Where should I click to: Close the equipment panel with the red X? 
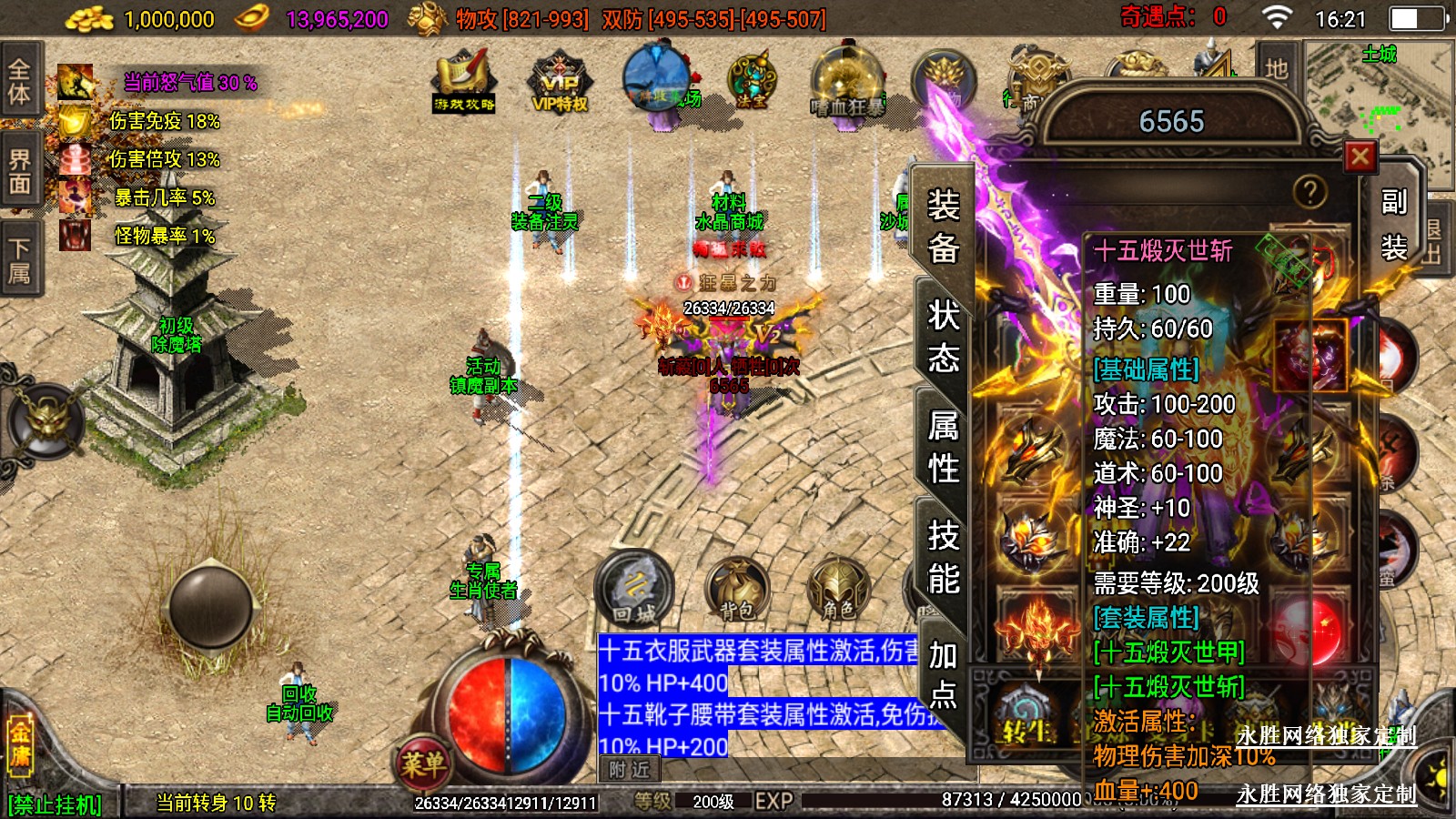tap(1360, 157)
